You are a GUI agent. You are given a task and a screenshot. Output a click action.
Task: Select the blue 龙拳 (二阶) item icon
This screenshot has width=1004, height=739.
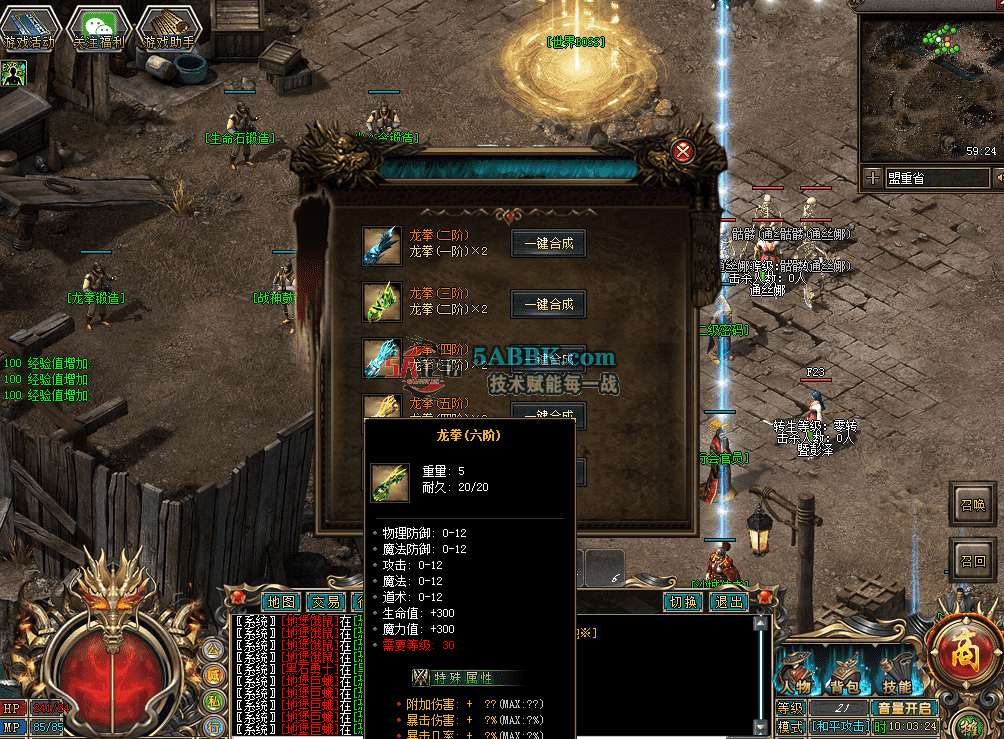pyautogui.click(x=381, y=245)
